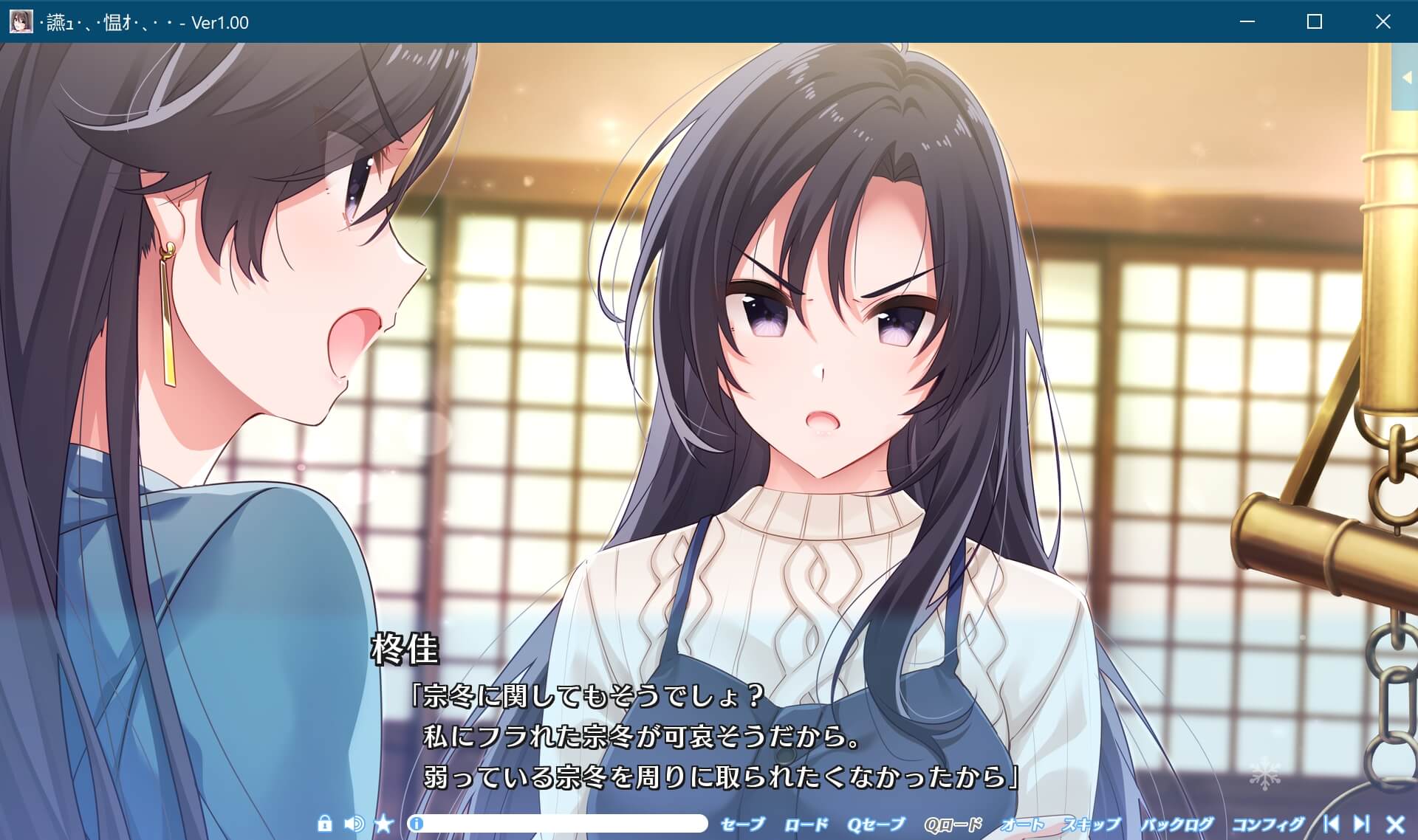Screen dimensions: 1418x840
Task: Perform a quick load with Qロード
Action: coord(953,823)
